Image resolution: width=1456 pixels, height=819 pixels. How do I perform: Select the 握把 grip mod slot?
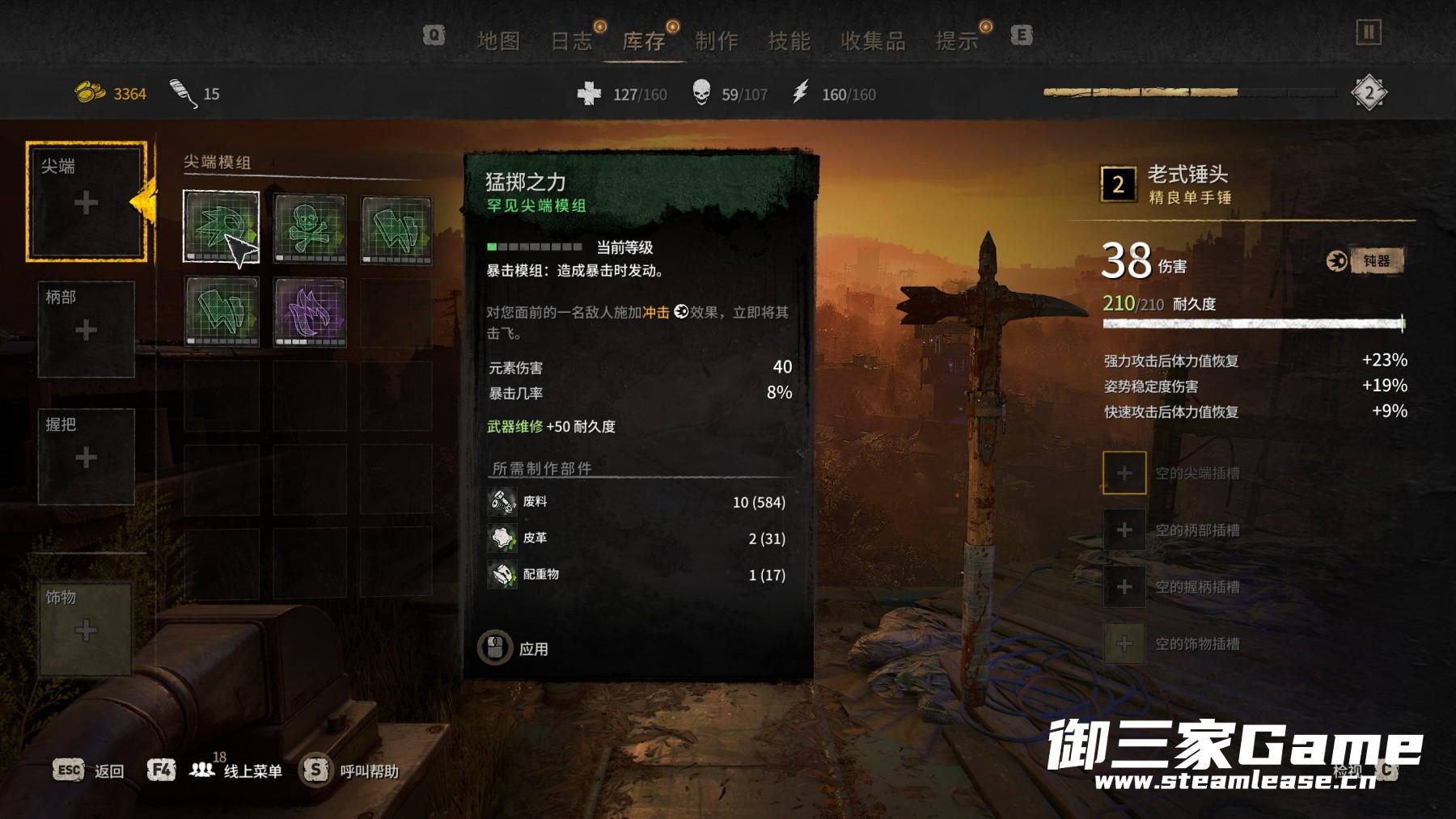click(86, 457)
